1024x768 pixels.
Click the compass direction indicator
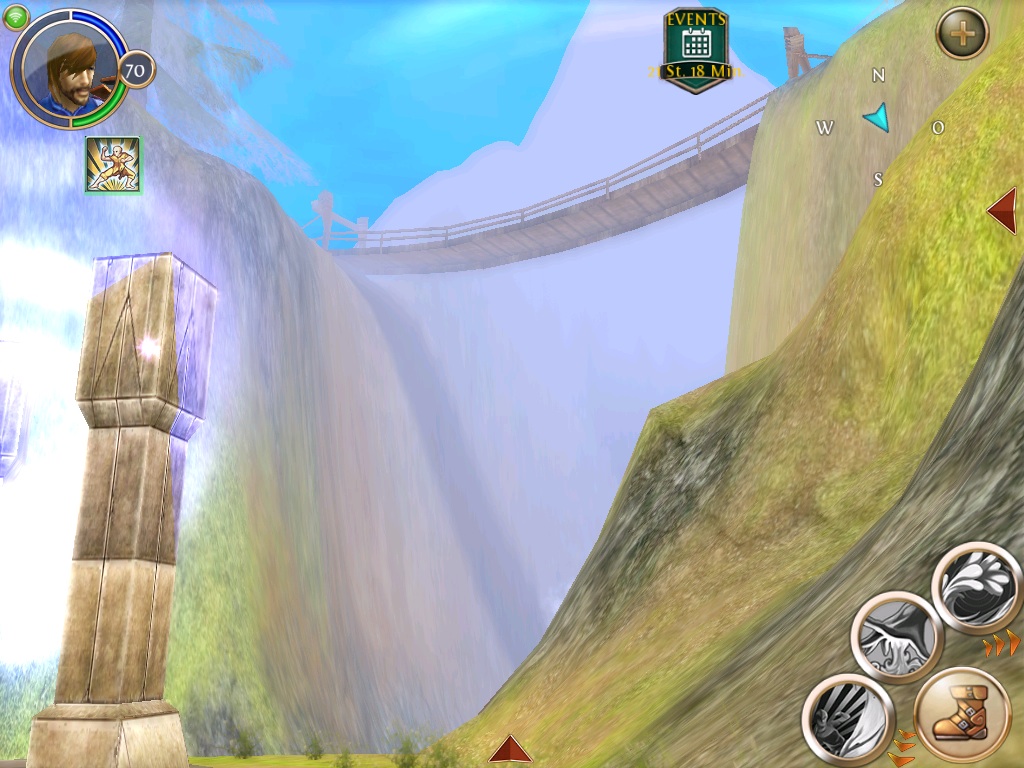coord(877,119)
